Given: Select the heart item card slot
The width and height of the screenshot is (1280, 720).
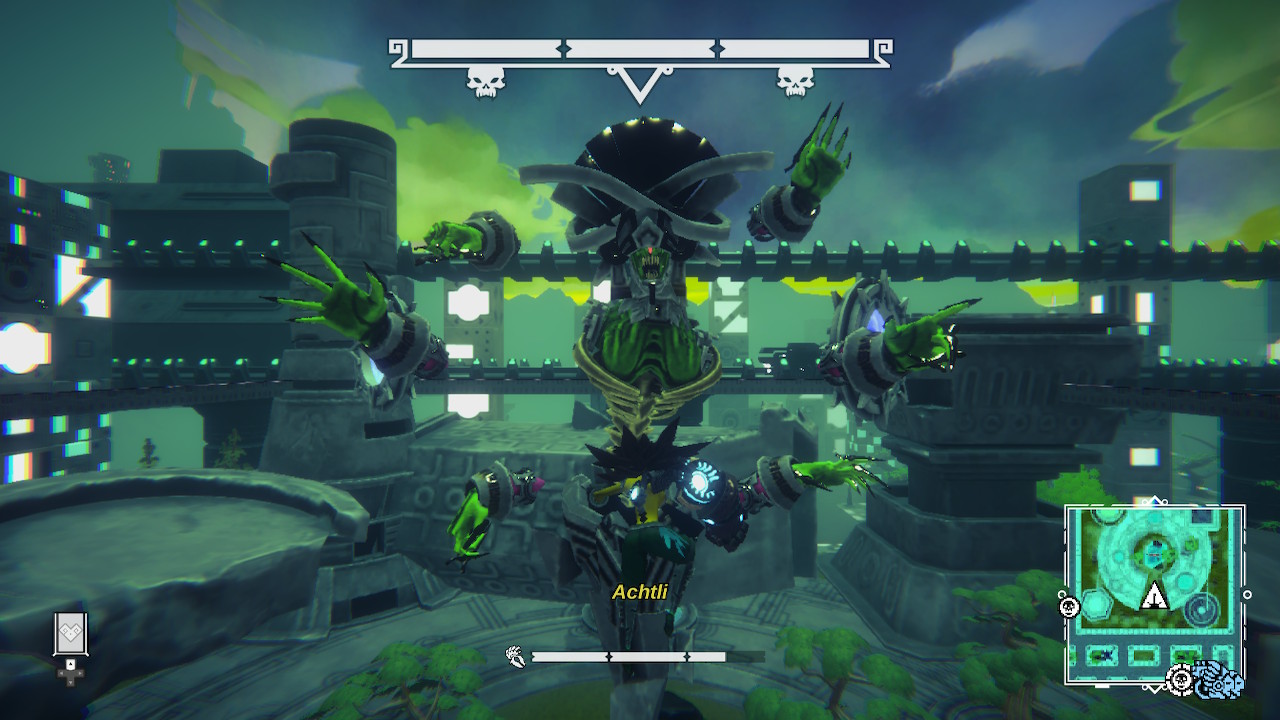Looking at the screenshot, I should (71, 634).
